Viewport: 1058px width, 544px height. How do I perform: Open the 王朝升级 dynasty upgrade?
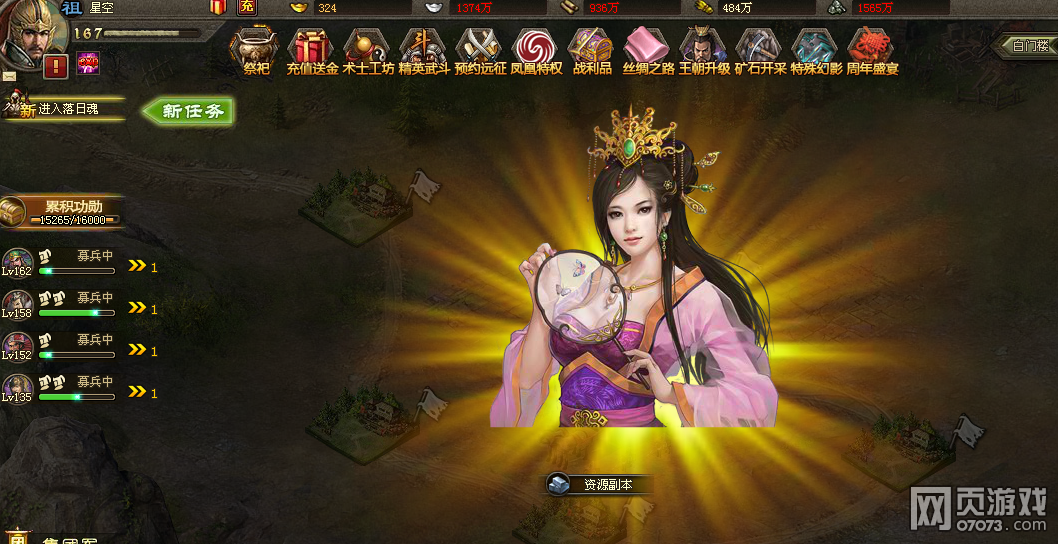704,46
